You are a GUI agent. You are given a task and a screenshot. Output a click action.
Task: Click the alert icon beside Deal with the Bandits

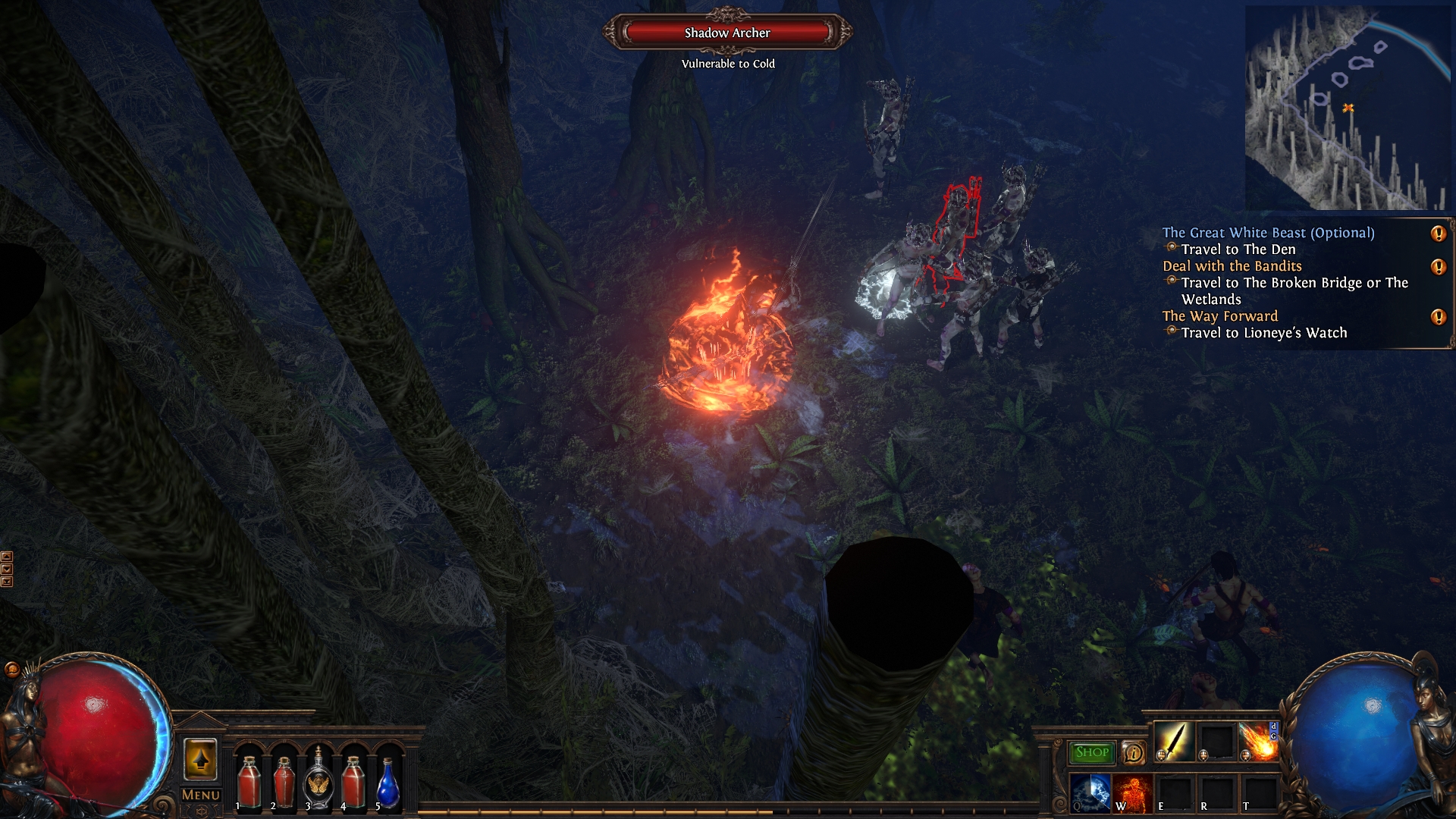click(1438, 267)
